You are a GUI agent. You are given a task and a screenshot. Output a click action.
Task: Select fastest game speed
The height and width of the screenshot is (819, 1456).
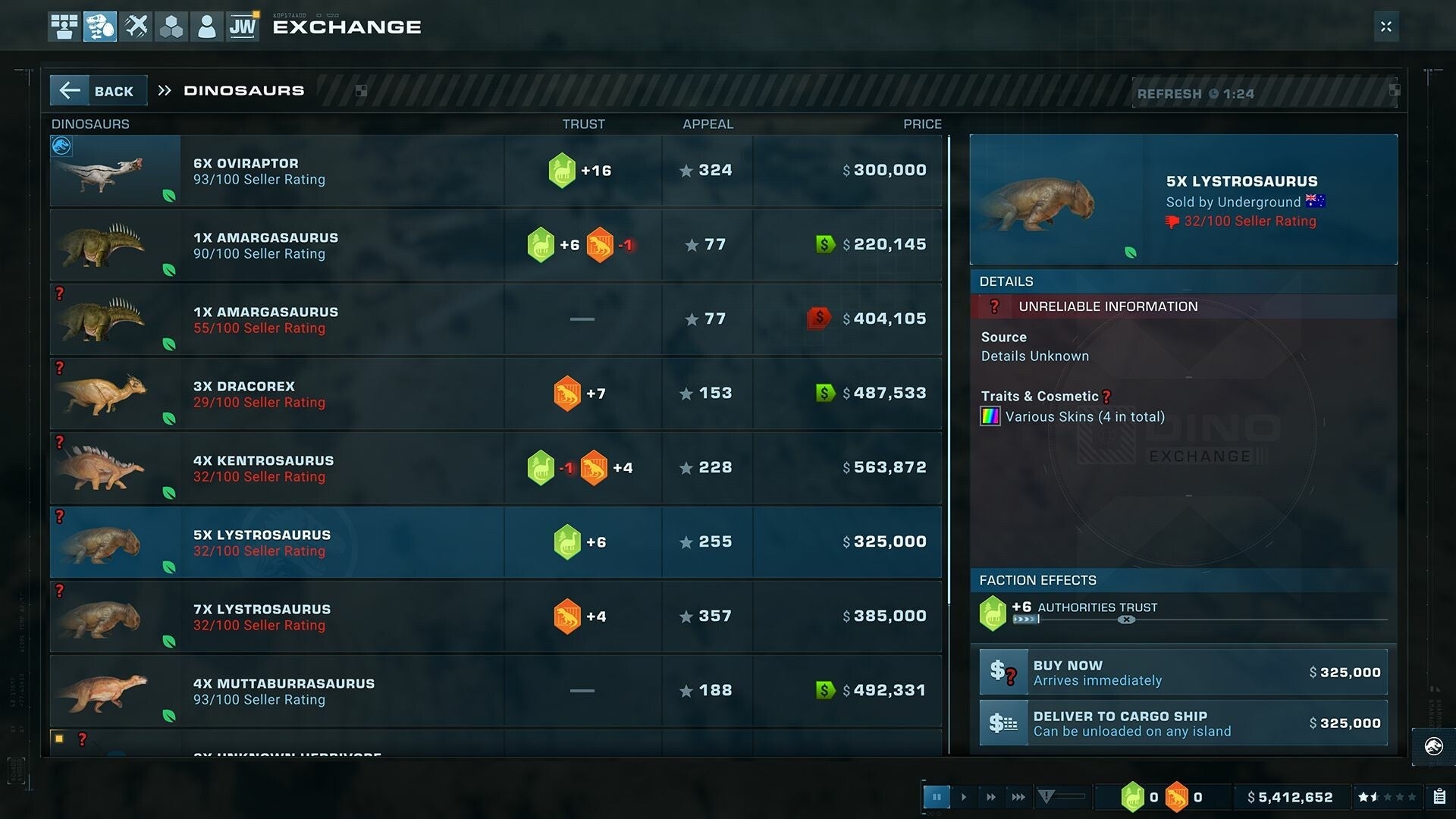pyautogui.click(x=1018, y=797)
